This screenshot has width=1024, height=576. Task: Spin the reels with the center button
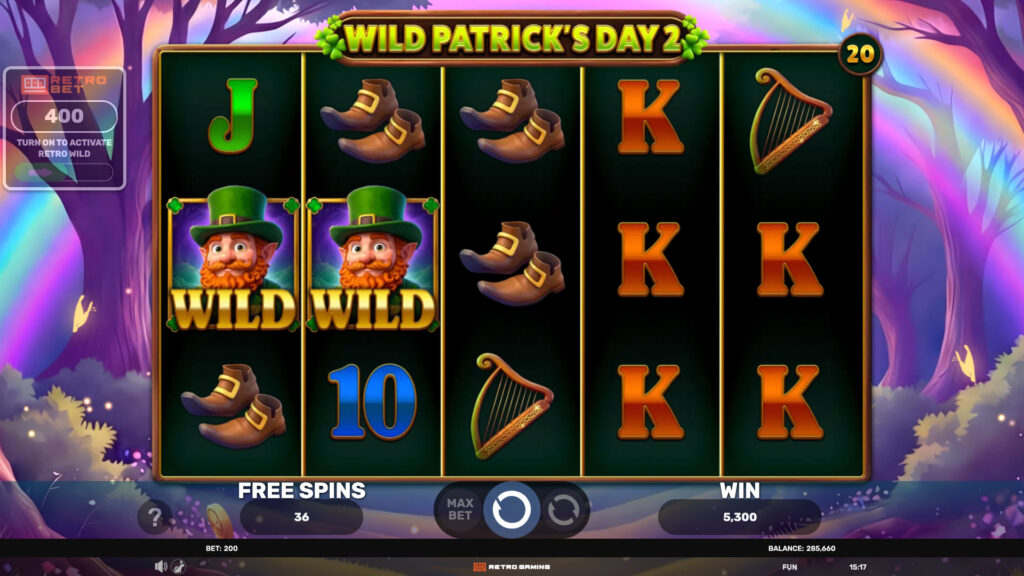(x=511, y=510)
